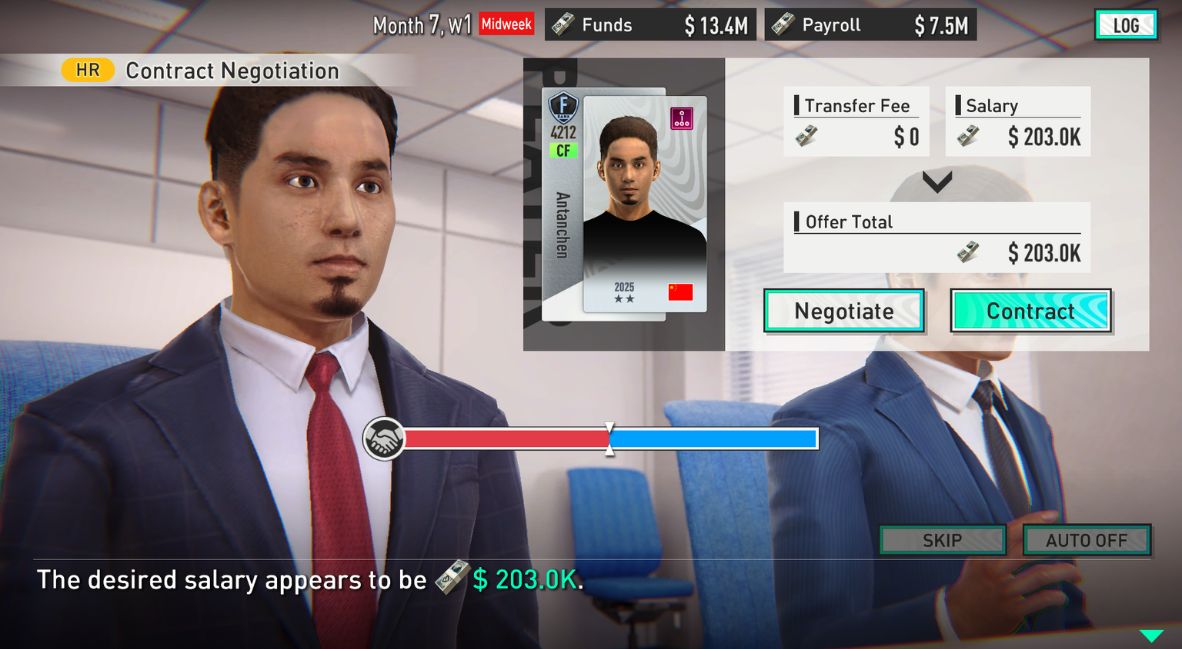
Task: Skip the dialogue with SKIP
Action: 942,540
